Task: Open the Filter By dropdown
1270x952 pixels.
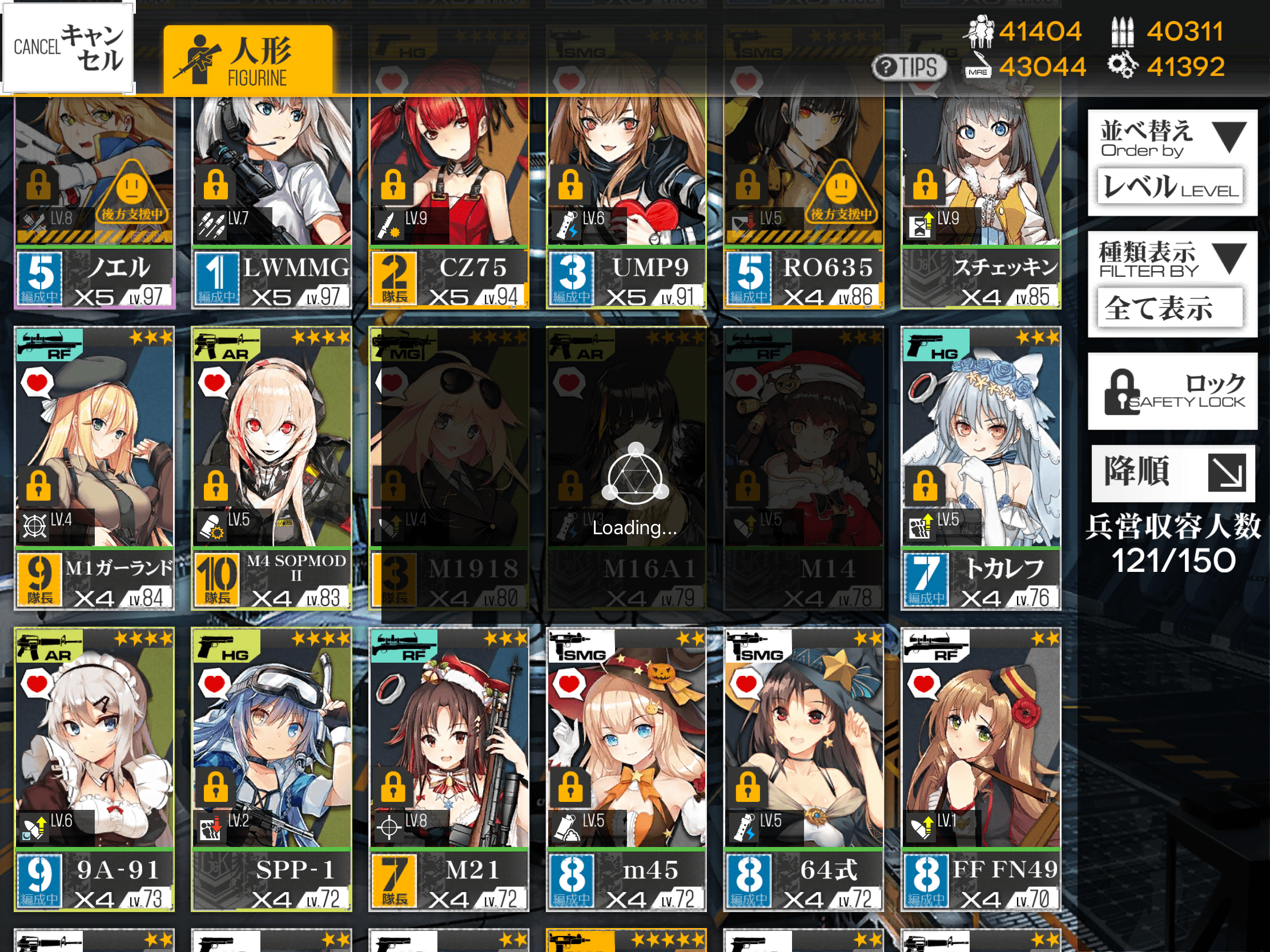Action: pos(1172,284)
